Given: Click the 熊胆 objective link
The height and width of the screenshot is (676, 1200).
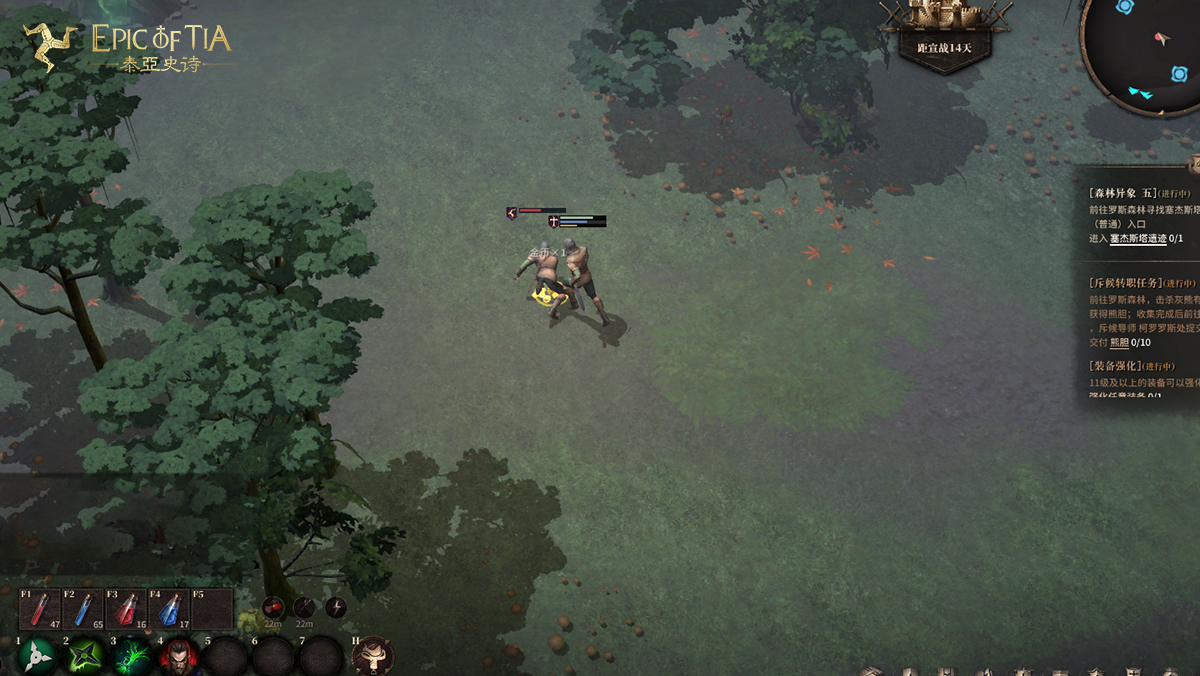Looking at the screenshot, I should pyautogui.click(x=1118, y=343).
